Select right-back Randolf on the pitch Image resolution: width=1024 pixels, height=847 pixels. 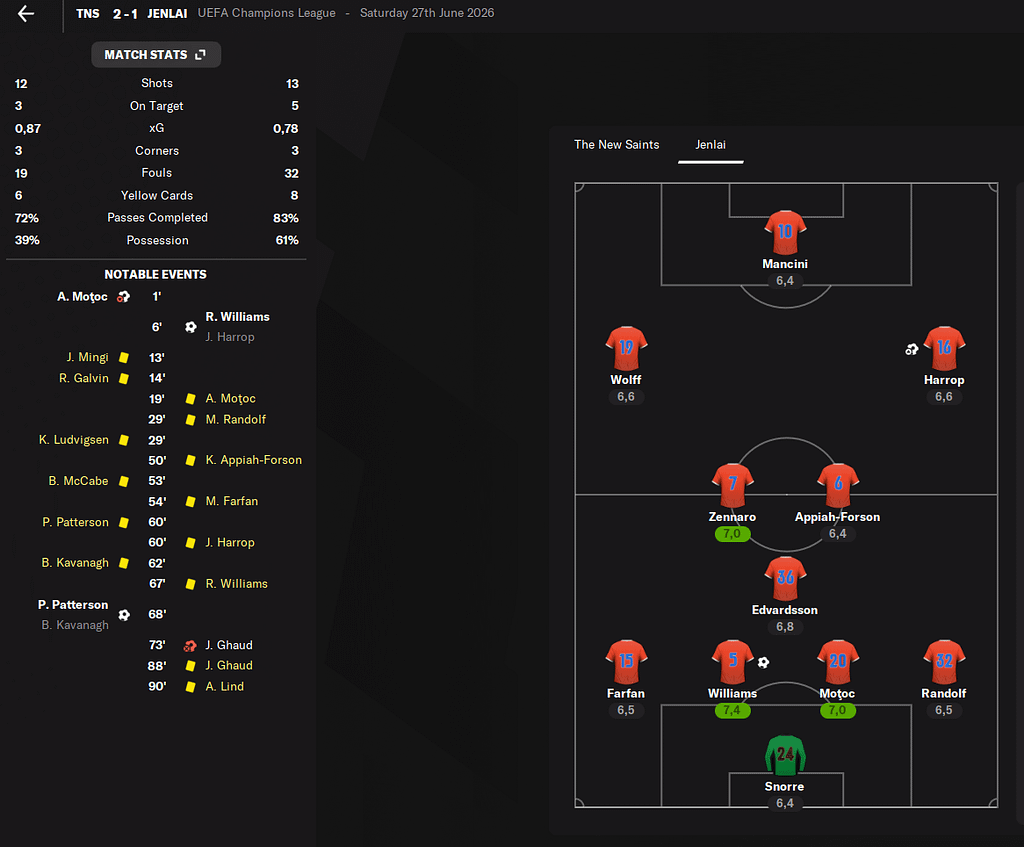click(943, 662)
